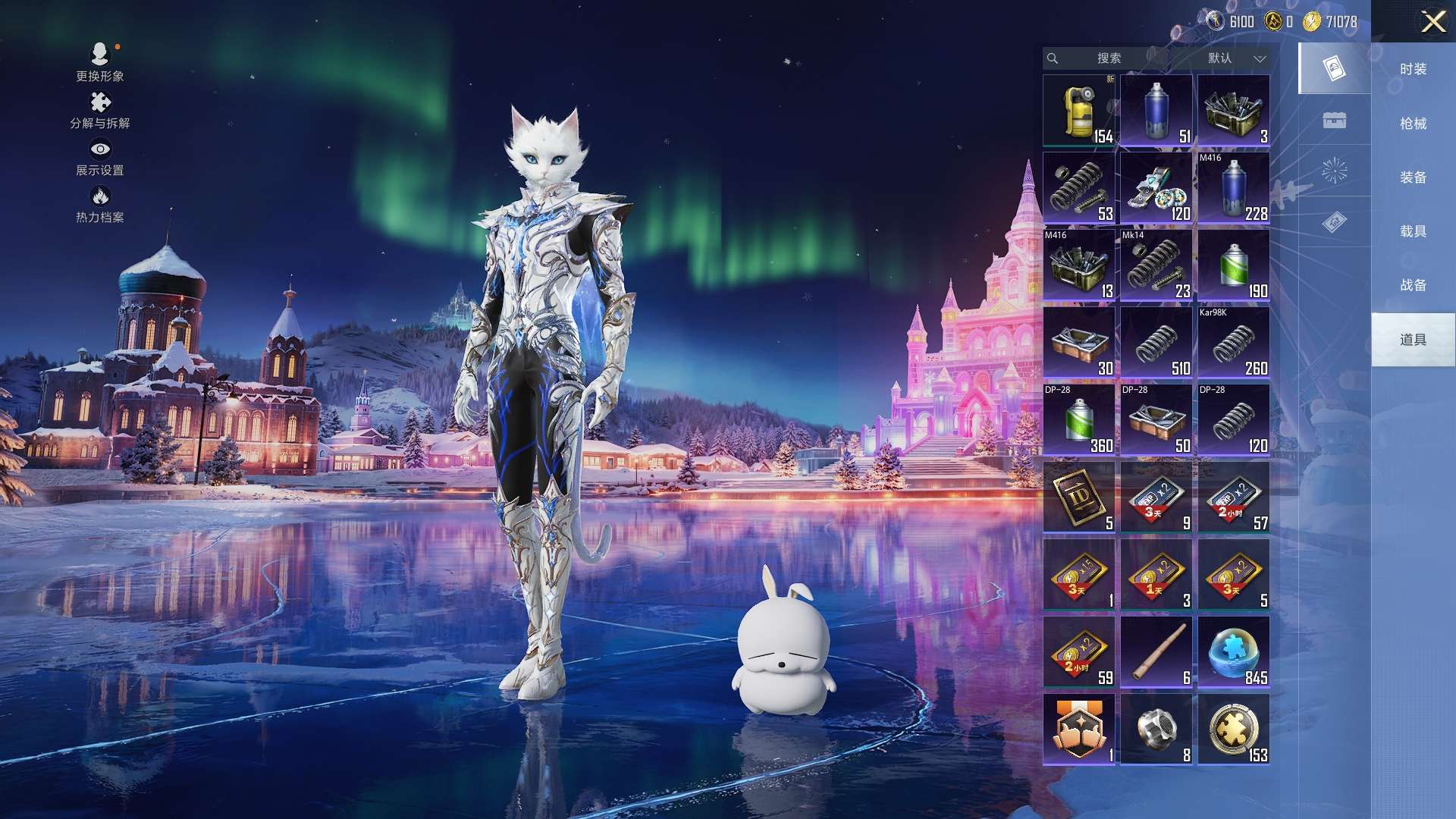
Task: Select the yellow smoke grenade item with 154
Action: tap(1079, 111)
